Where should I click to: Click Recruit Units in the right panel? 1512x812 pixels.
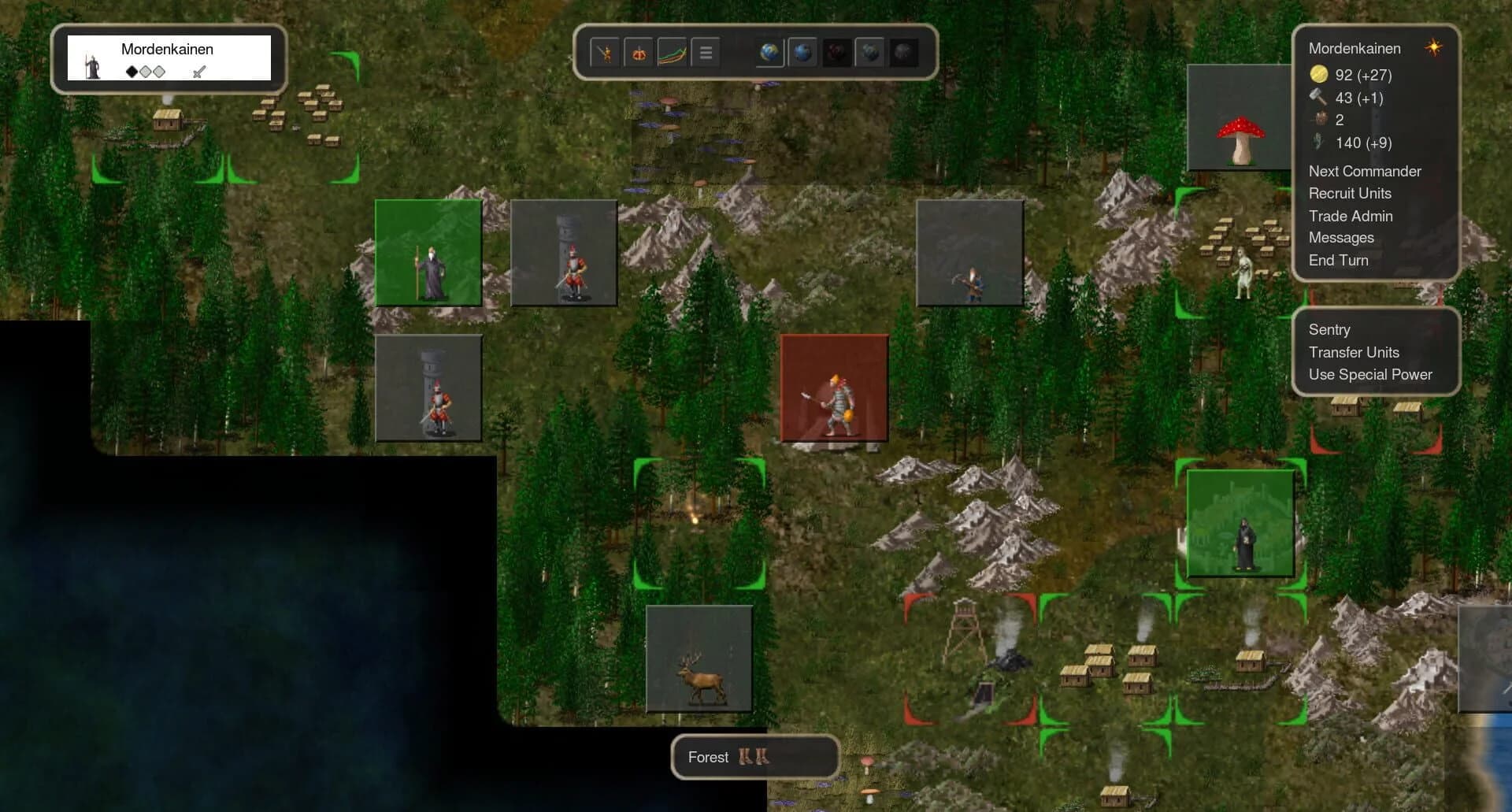pos(1349,193)
